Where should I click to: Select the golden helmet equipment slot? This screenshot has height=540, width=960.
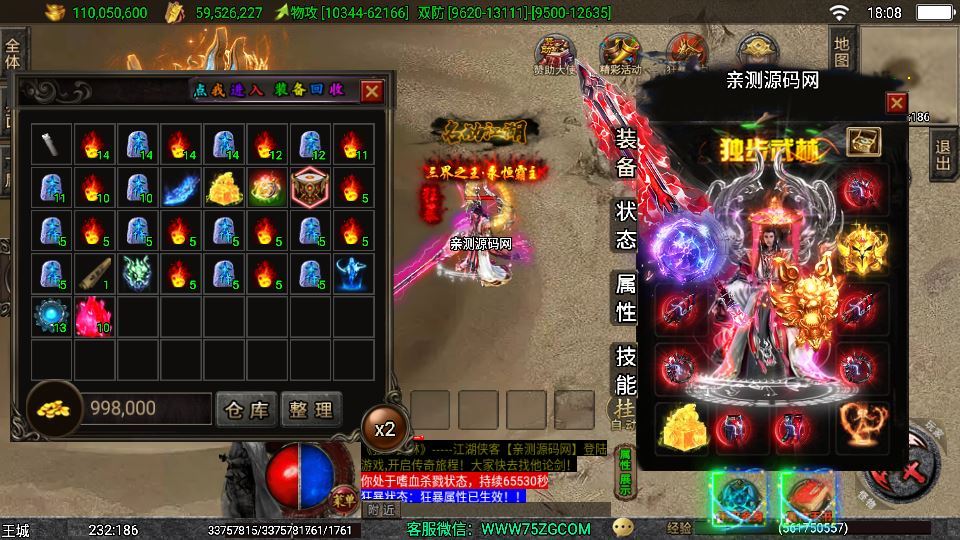[862, 248]
